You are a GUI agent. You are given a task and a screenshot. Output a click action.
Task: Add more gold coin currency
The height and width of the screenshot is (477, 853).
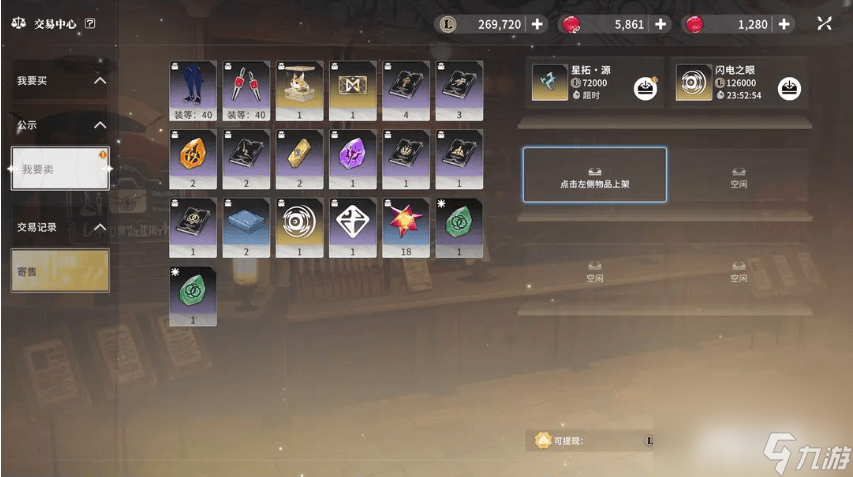pyautogui.click(x=537, y=24)
